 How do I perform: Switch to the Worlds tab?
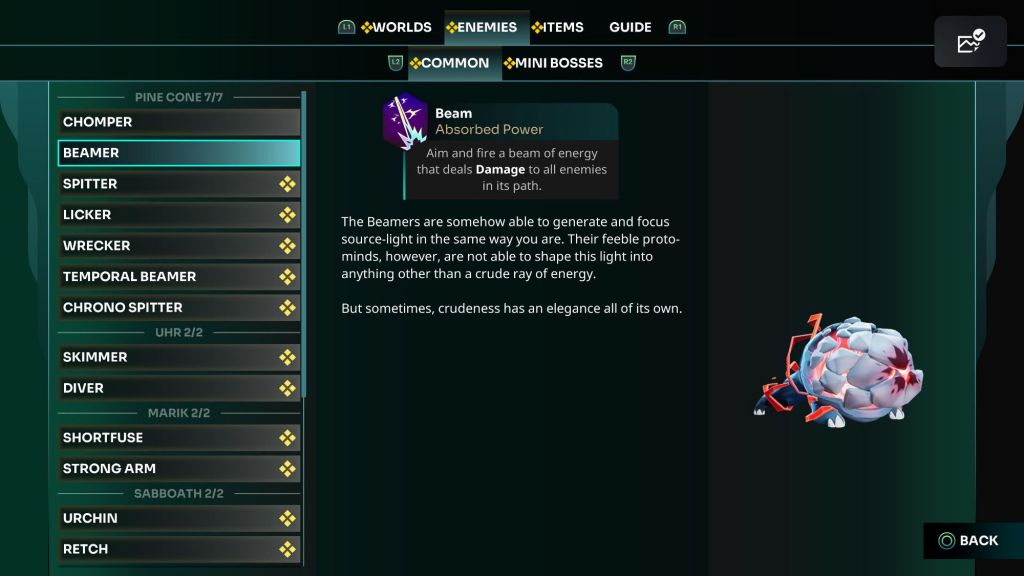click(x=397, y=27)
